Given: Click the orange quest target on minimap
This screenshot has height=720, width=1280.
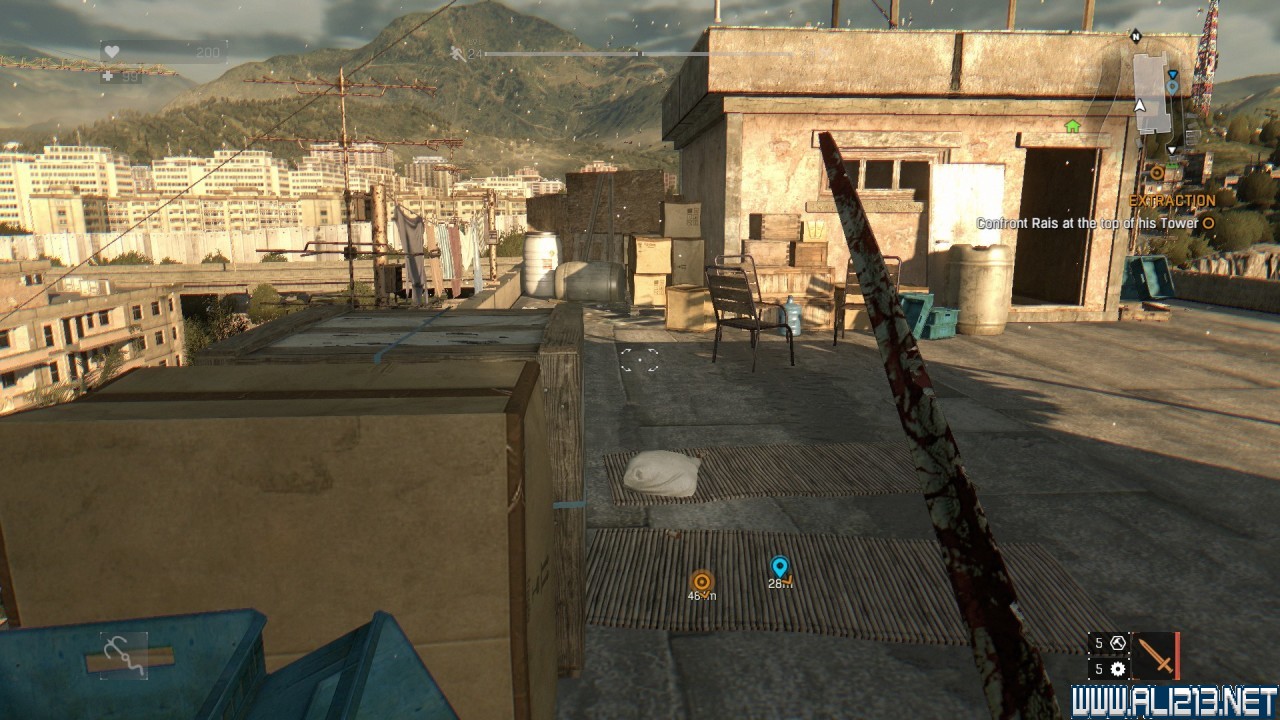Looking at the screenshot, I should click(x=1157, y=172).
